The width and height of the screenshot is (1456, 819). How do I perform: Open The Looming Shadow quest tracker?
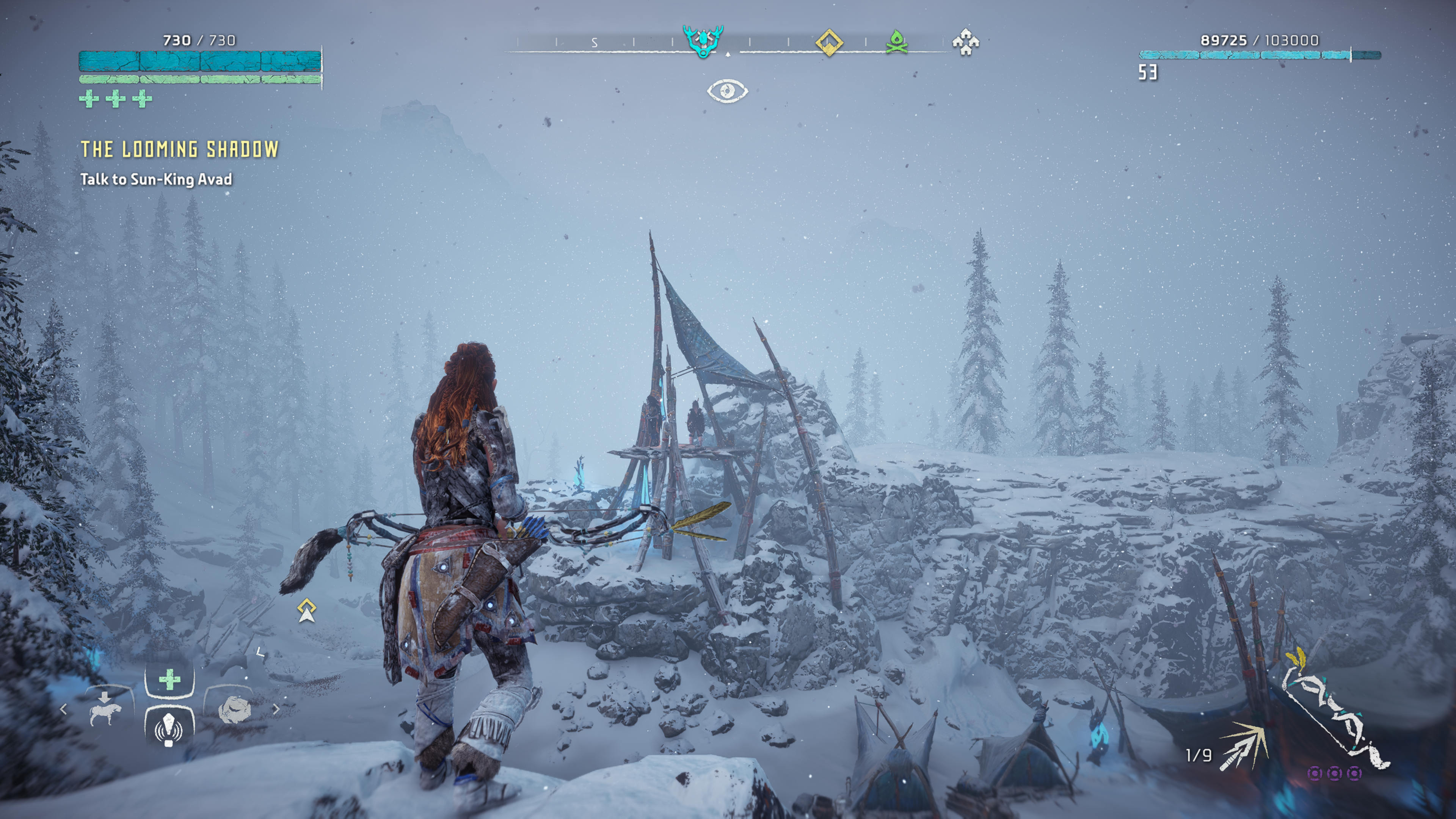pos(180,149)
